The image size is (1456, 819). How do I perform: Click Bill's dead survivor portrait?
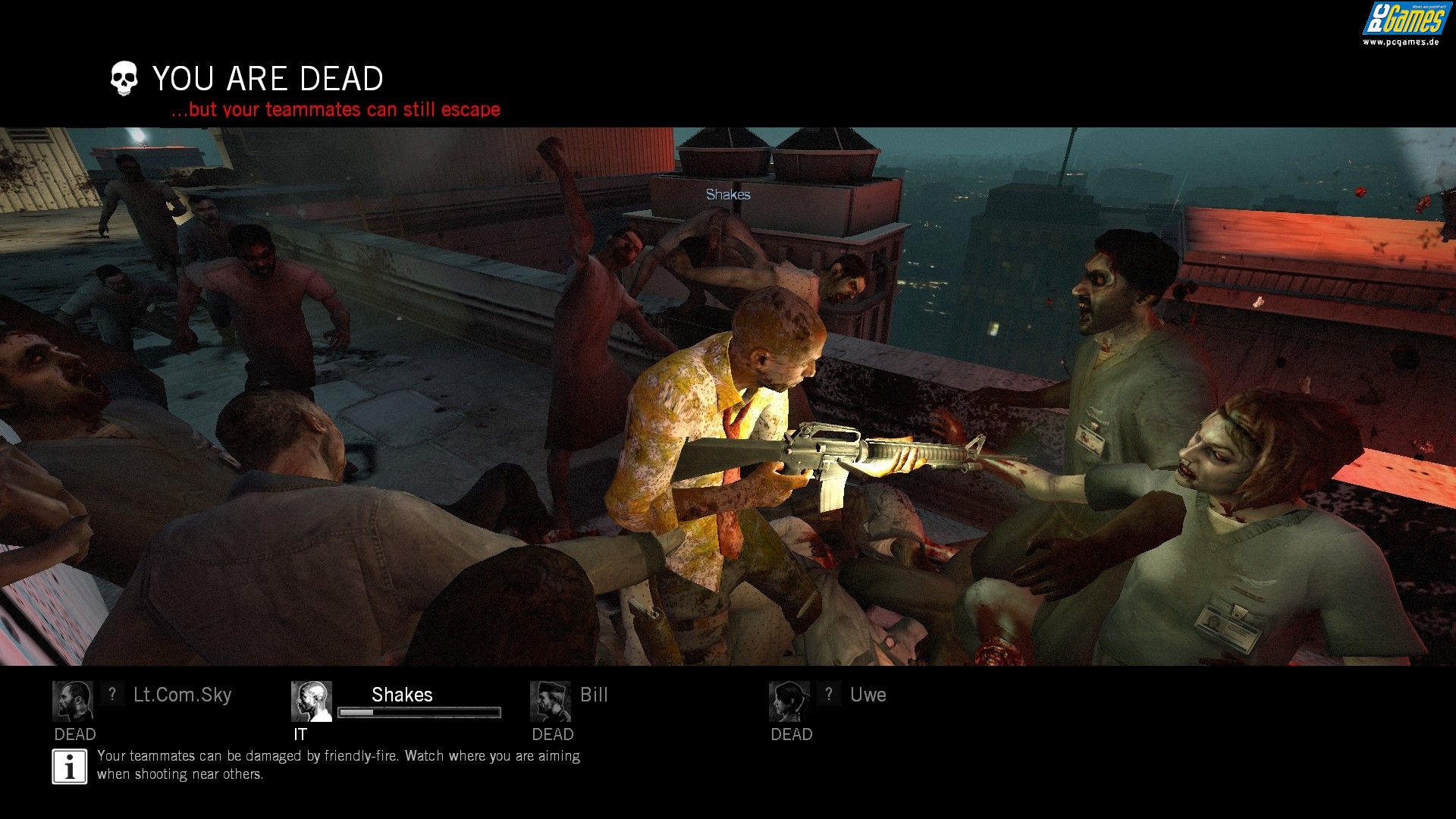(551, 701)
